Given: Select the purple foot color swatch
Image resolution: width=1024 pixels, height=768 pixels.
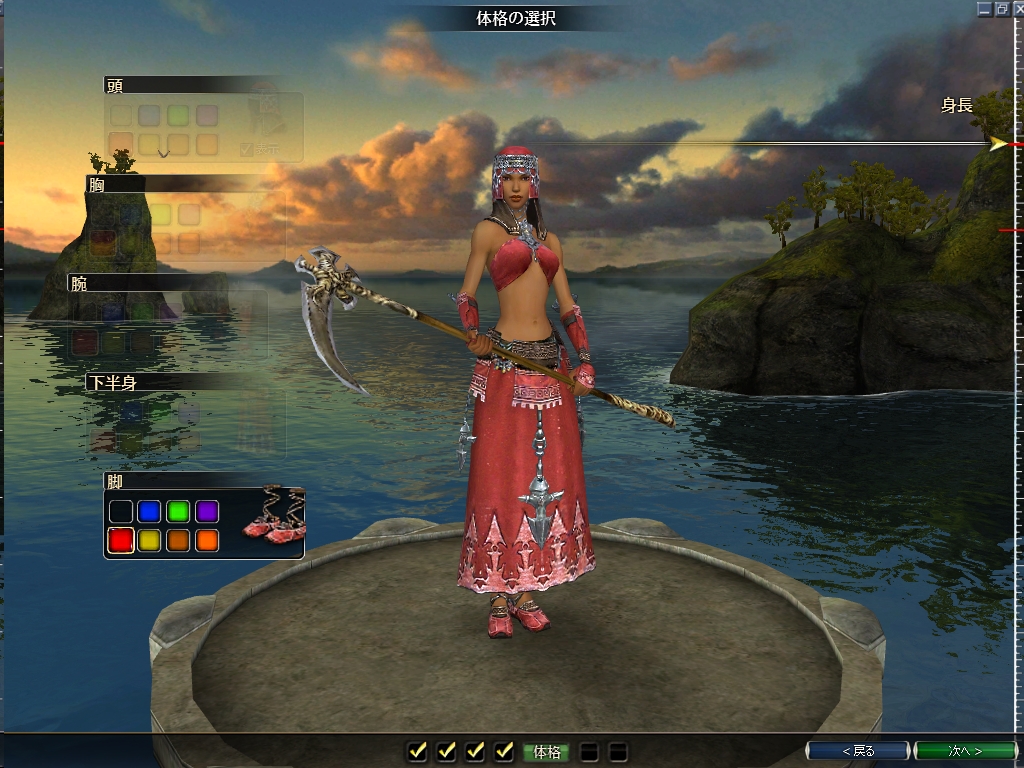Looking at the screenshot, I should tap(207, 512).
